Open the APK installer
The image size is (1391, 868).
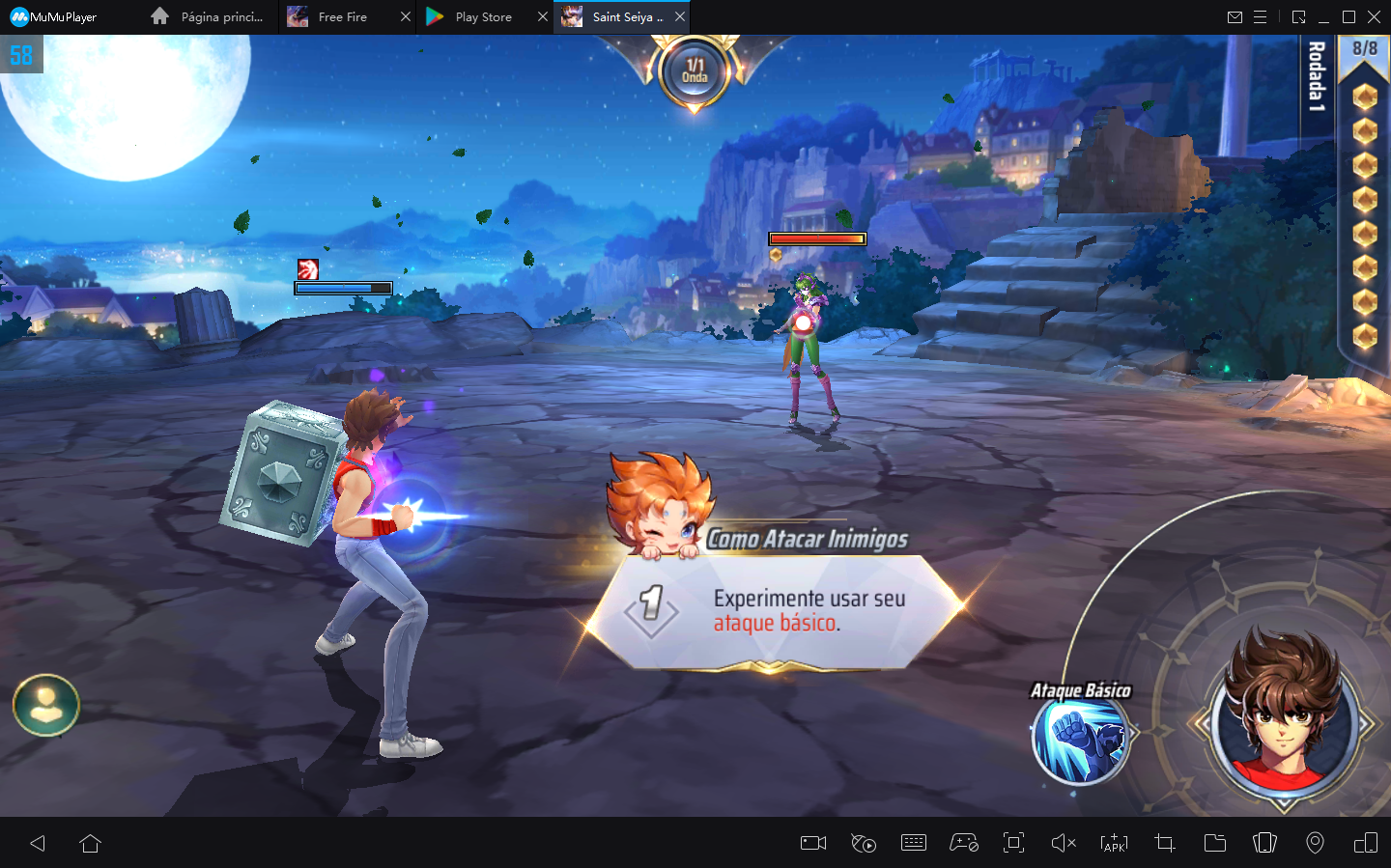(x=1114, y=843)
